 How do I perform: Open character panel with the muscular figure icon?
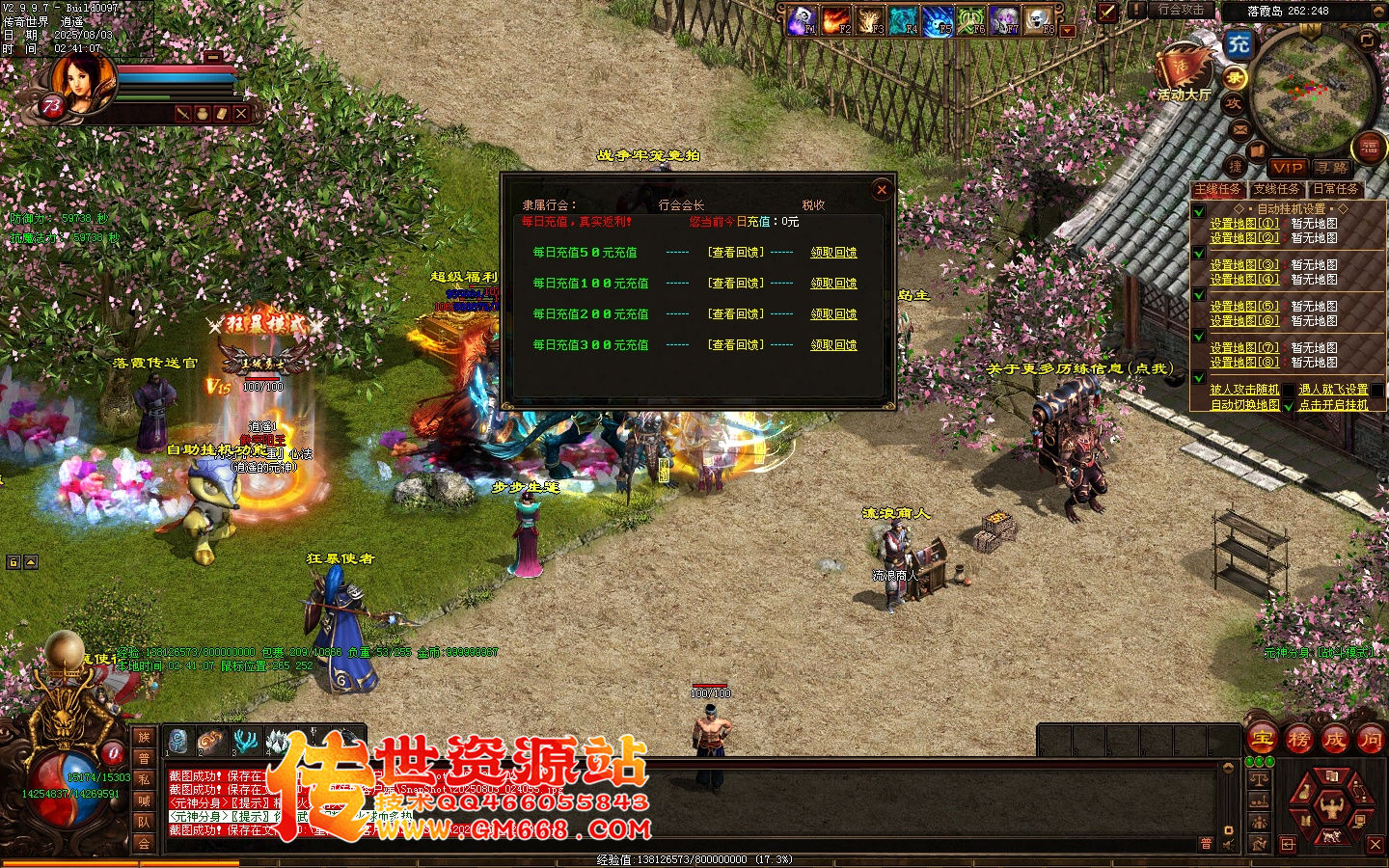tap(1332, 806)
